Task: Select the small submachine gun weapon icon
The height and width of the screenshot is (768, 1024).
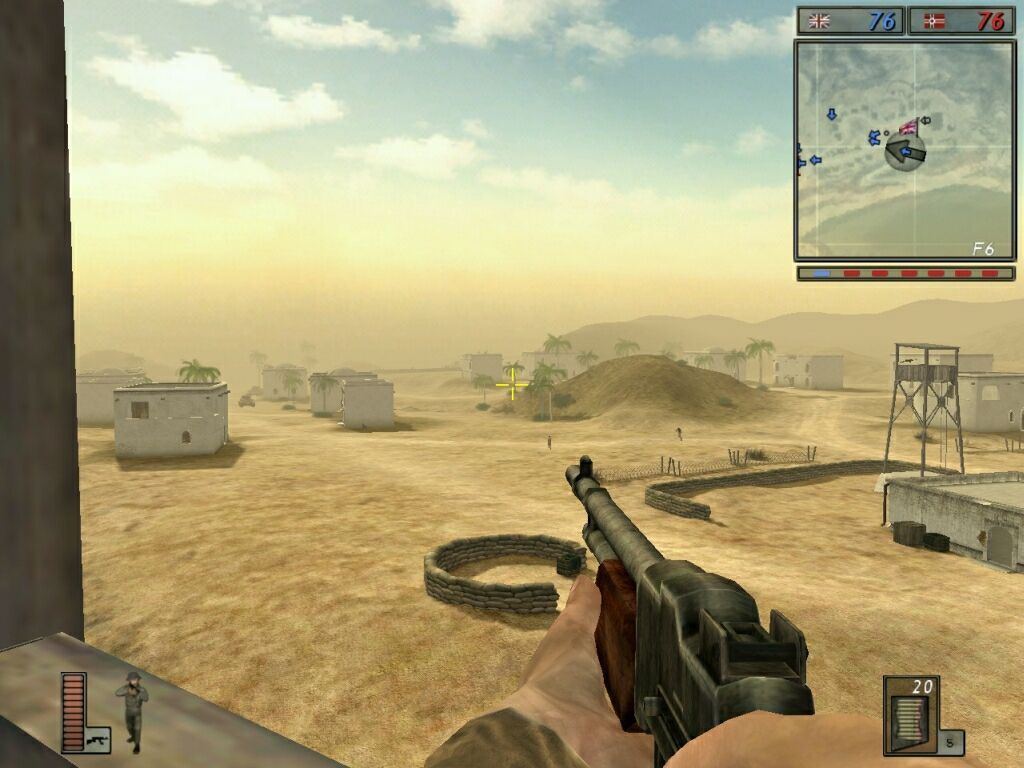Action: coord(97,739)
